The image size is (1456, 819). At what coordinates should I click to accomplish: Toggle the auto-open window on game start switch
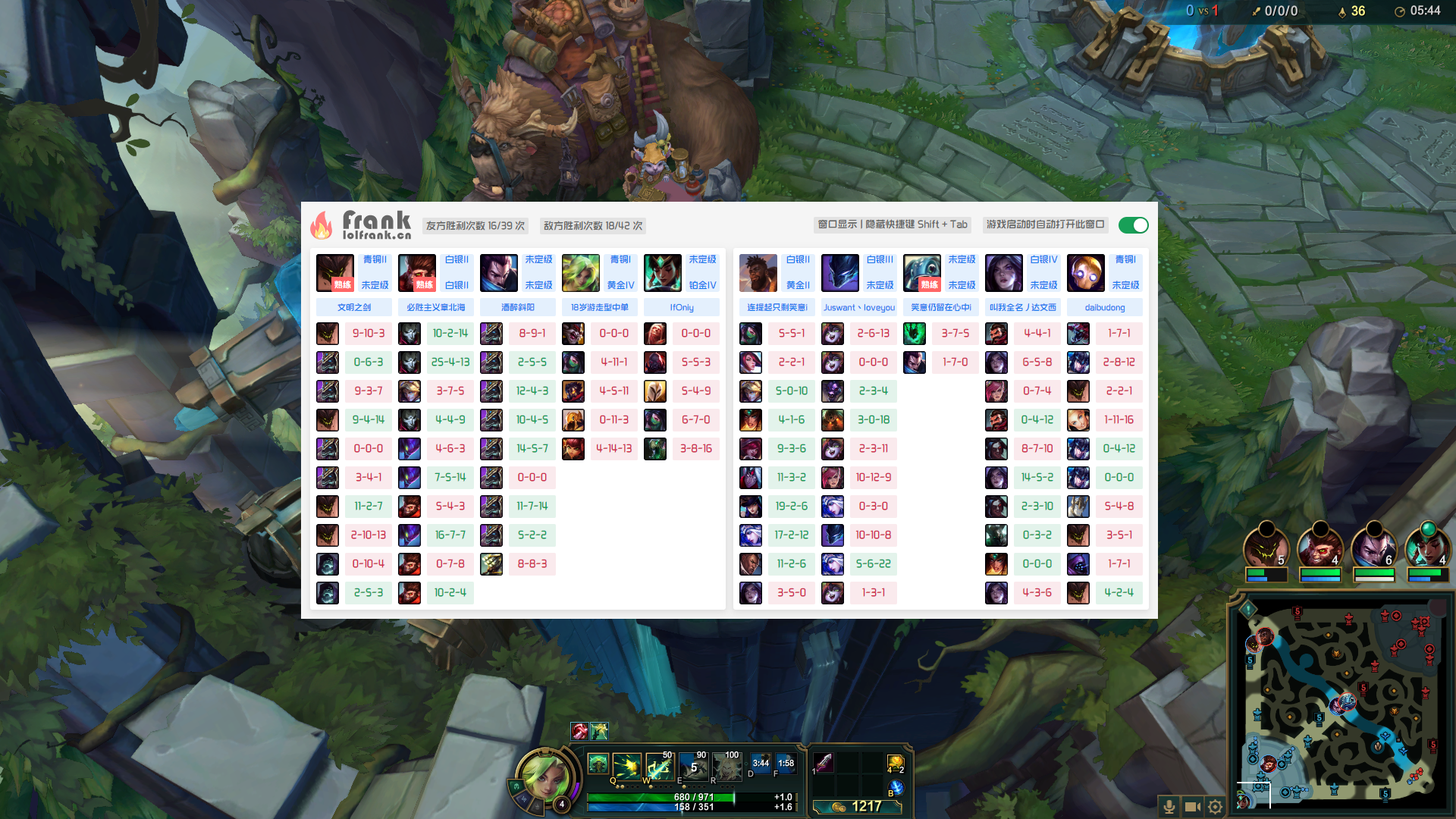(1133, 225)
